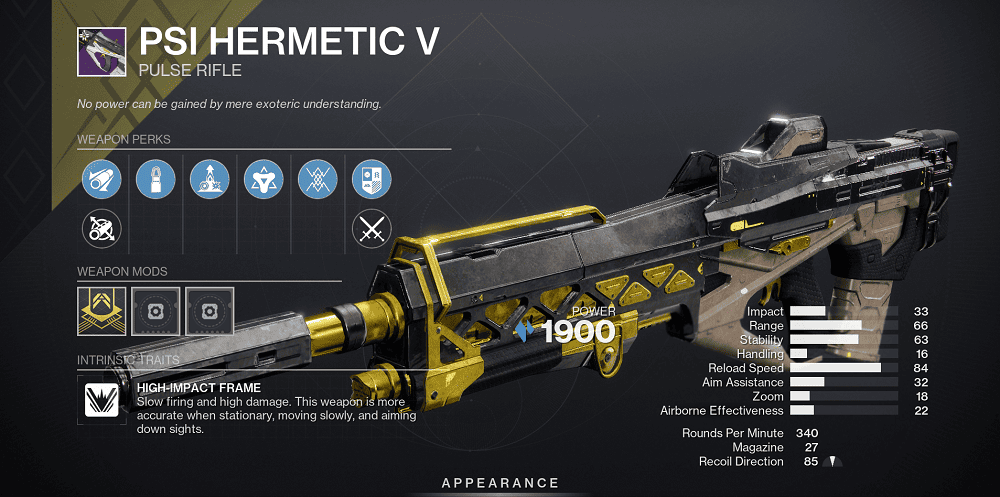This screenshot has width=1000, height=497.
Task: Click the Psi Hermetic V weapon thumbnail
Action: 101,51
